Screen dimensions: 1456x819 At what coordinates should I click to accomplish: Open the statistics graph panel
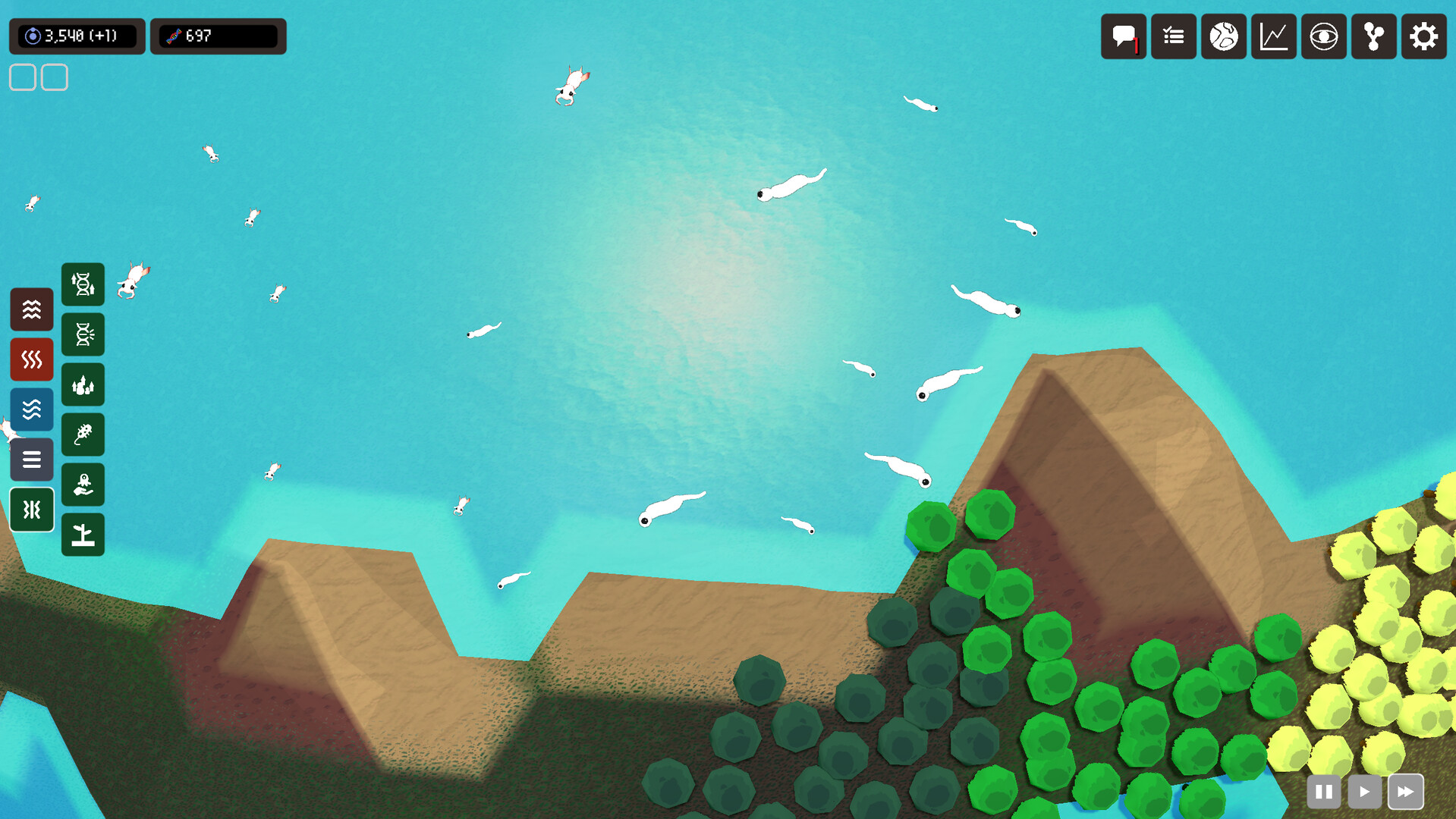(x=1273, y=36)
